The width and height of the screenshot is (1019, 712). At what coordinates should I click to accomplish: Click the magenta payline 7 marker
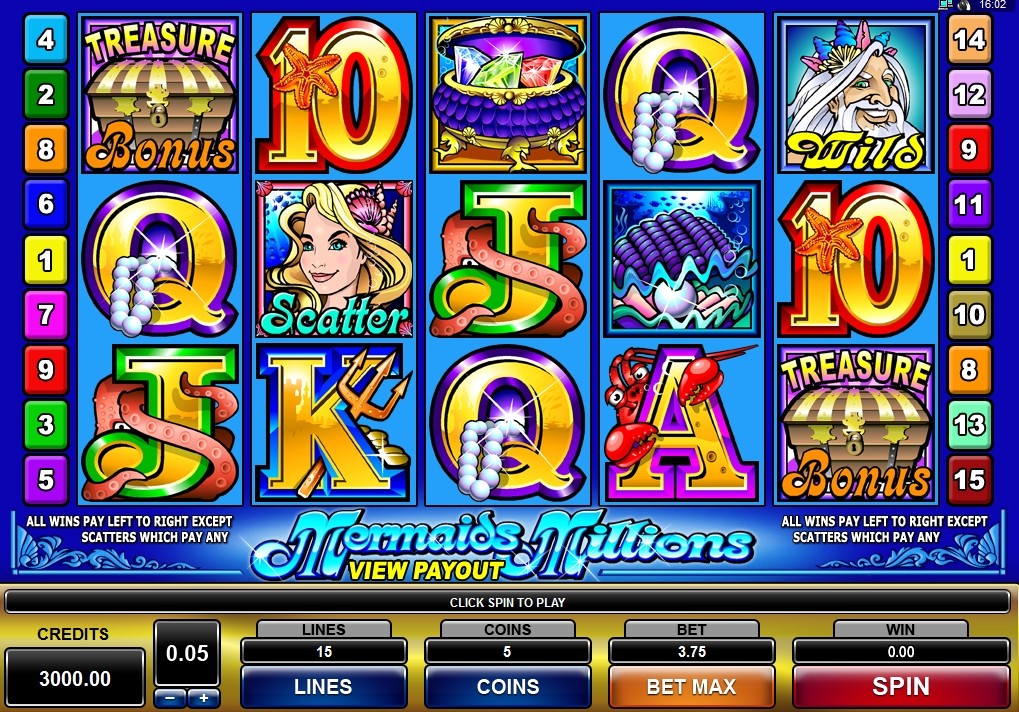(45, 315)
